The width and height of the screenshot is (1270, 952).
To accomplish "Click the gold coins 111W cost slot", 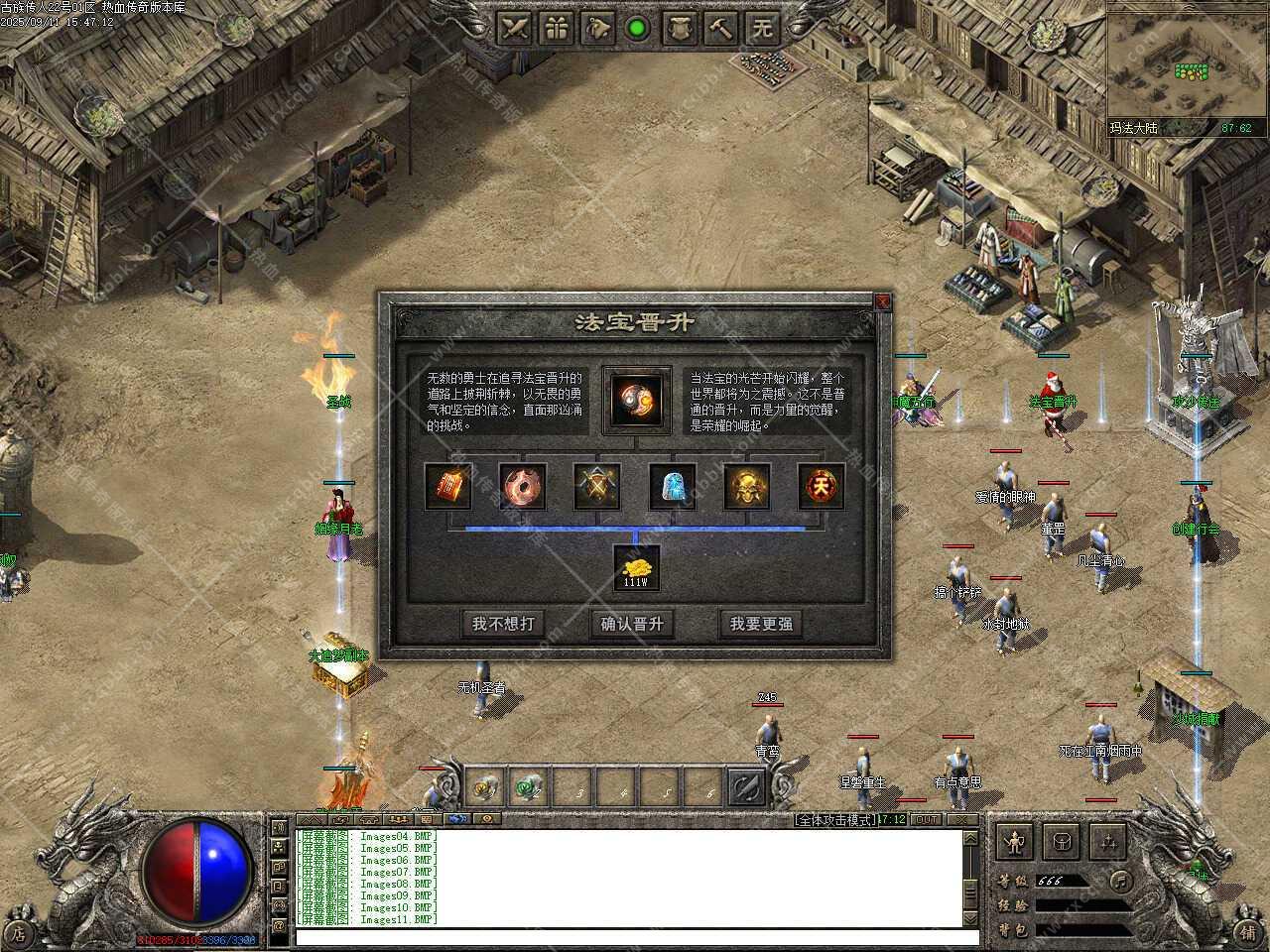I will coord(636,569).
